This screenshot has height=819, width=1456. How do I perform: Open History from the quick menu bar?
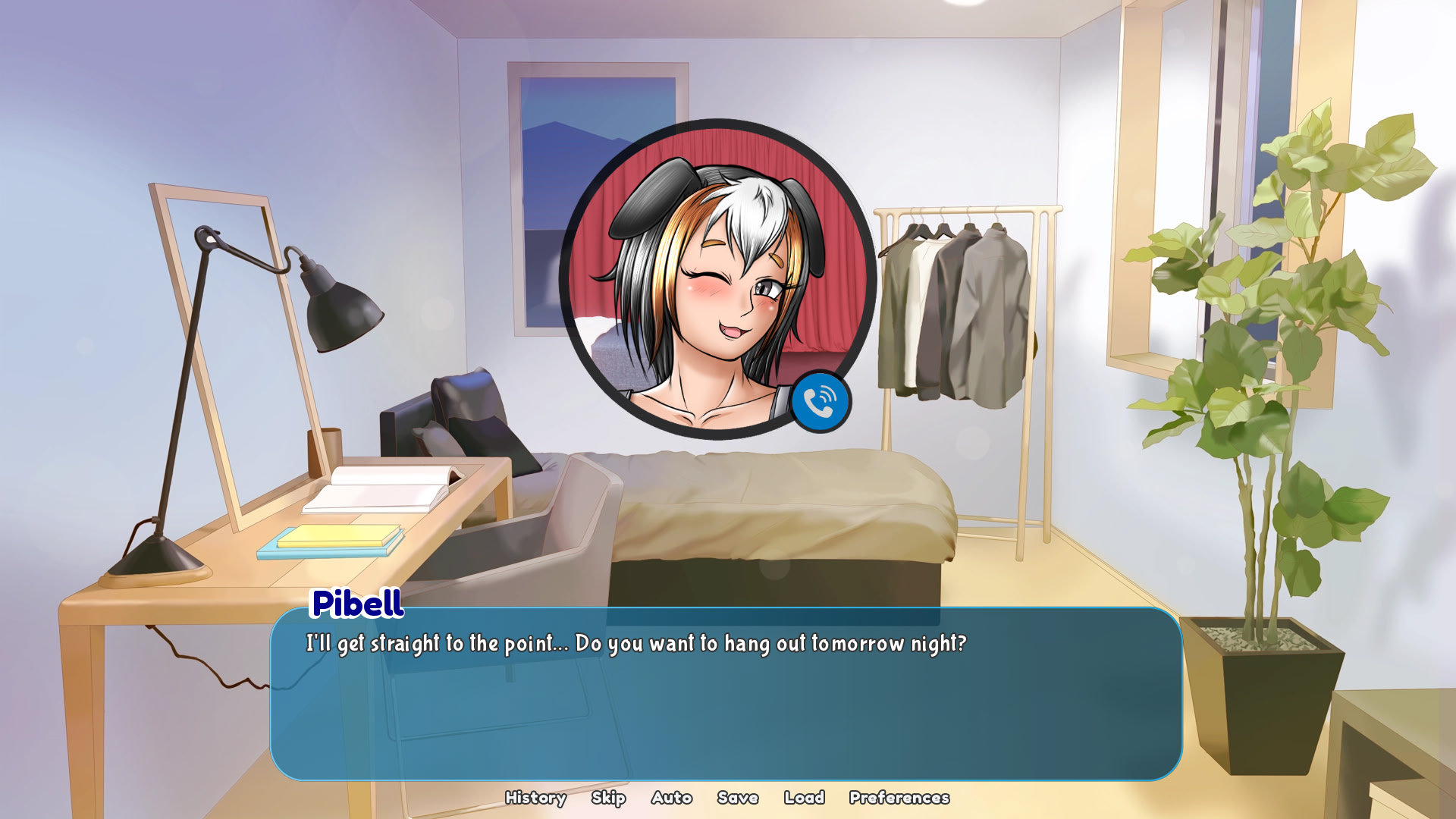coord(535,798)
